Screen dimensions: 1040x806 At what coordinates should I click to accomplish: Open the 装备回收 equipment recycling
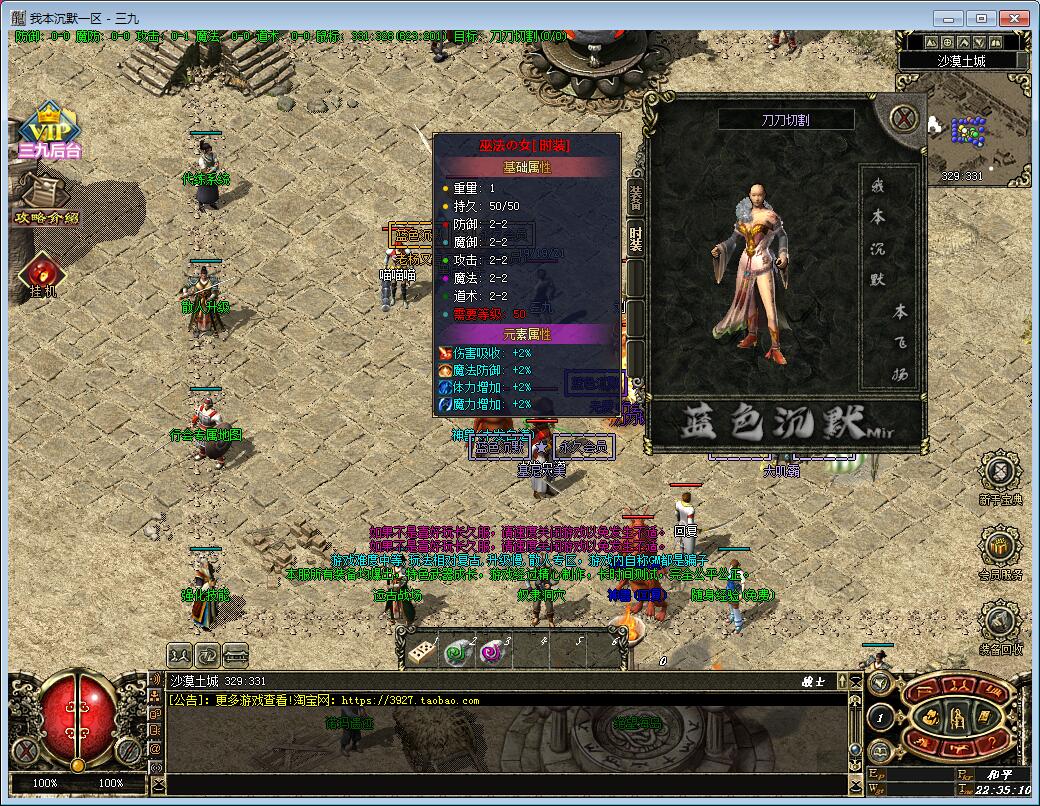1000,627
